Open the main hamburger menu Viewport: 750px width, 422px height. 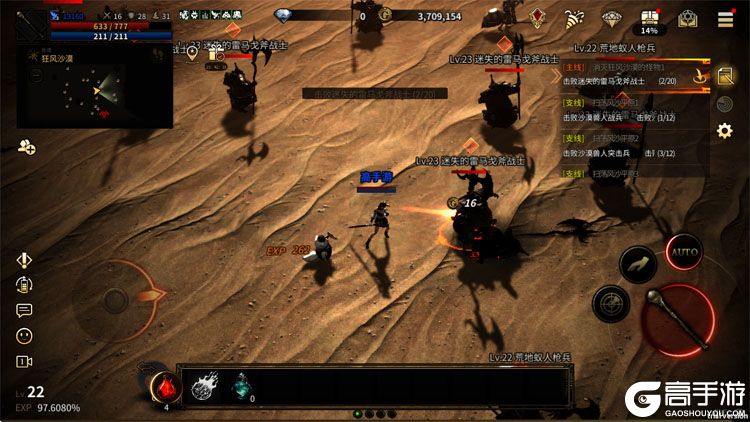tap(724, 19)
